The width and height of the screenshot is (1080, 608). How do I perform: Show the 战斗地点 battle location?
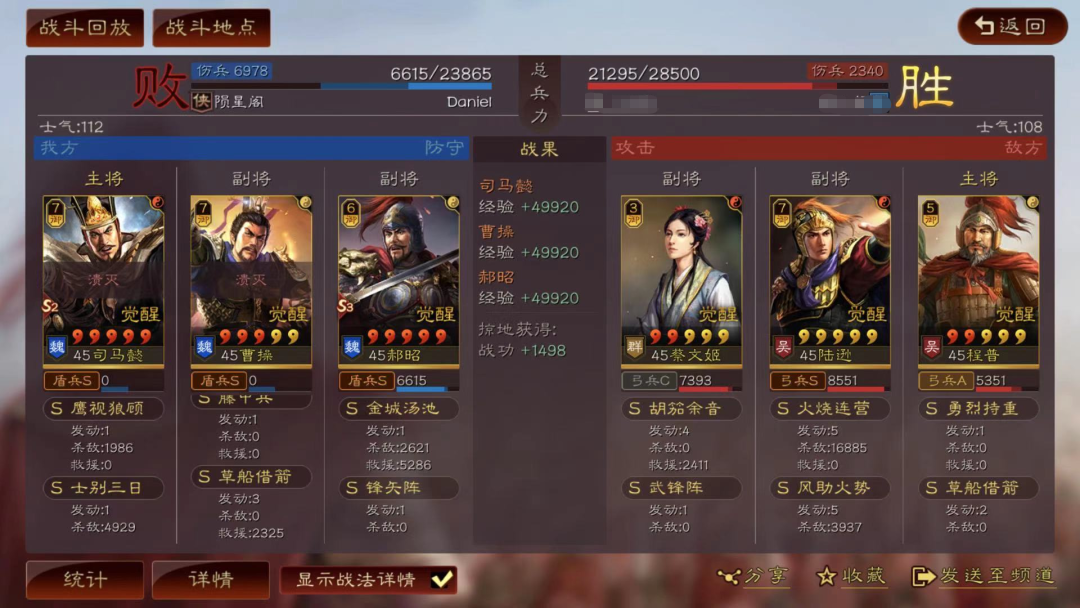211,28
